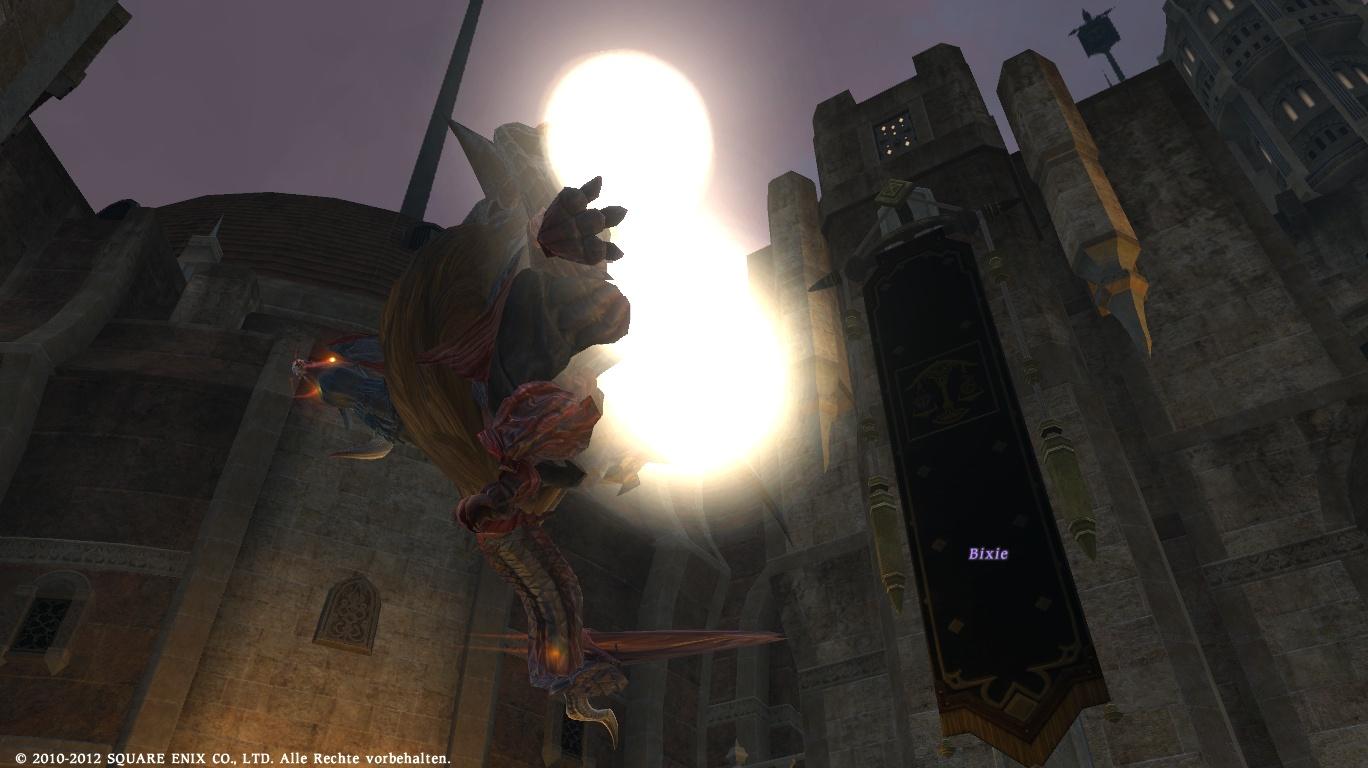
Task: Target the Bixie player nameplate
Action: (x=988, y=553)
